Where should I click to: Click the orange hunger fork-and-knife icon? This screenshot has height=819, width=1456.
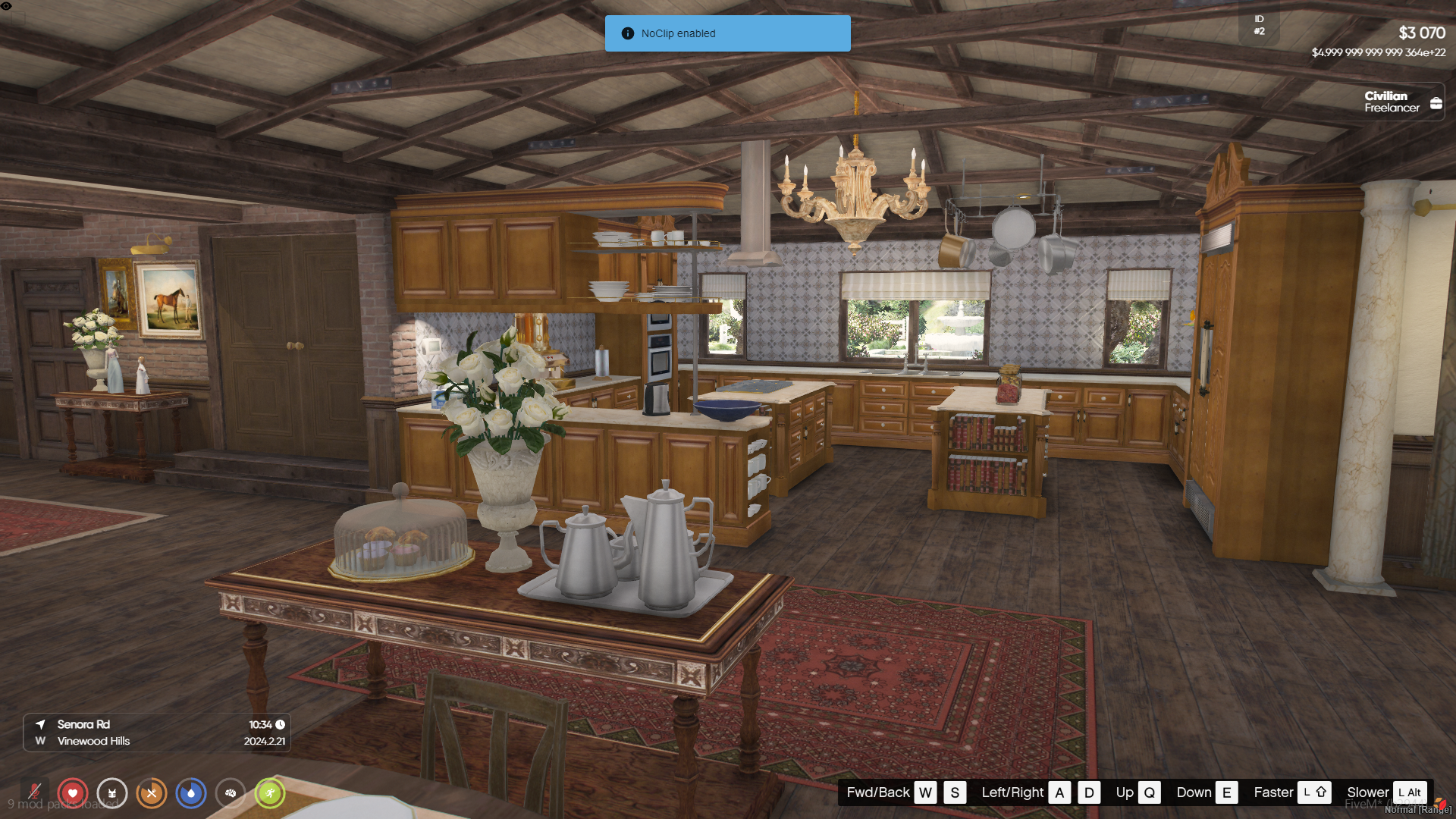click(152, 793)
